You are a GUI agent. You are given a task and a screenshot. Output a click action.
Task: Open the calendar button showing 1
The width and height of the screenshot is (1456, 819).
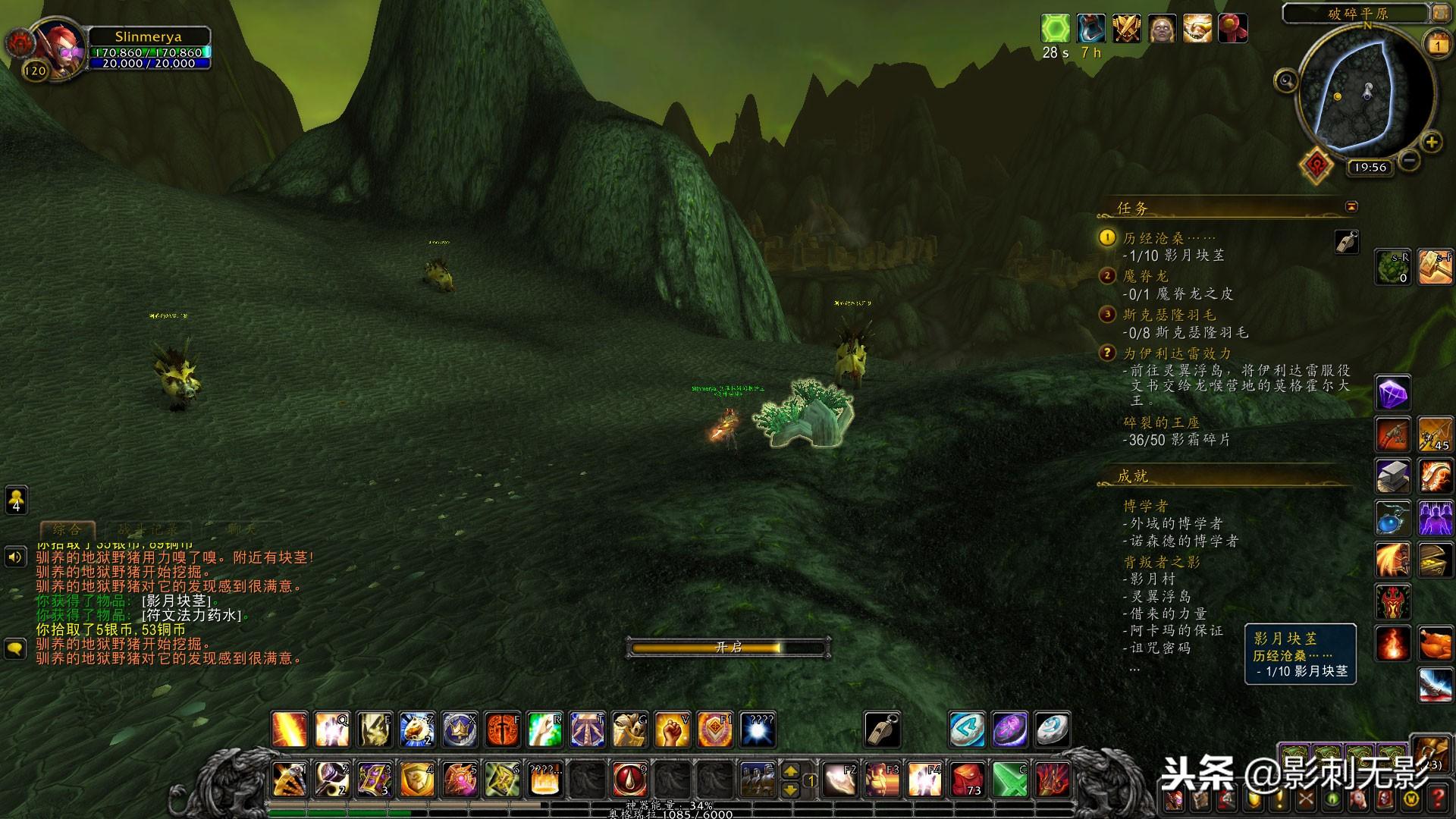(1438, 45)
